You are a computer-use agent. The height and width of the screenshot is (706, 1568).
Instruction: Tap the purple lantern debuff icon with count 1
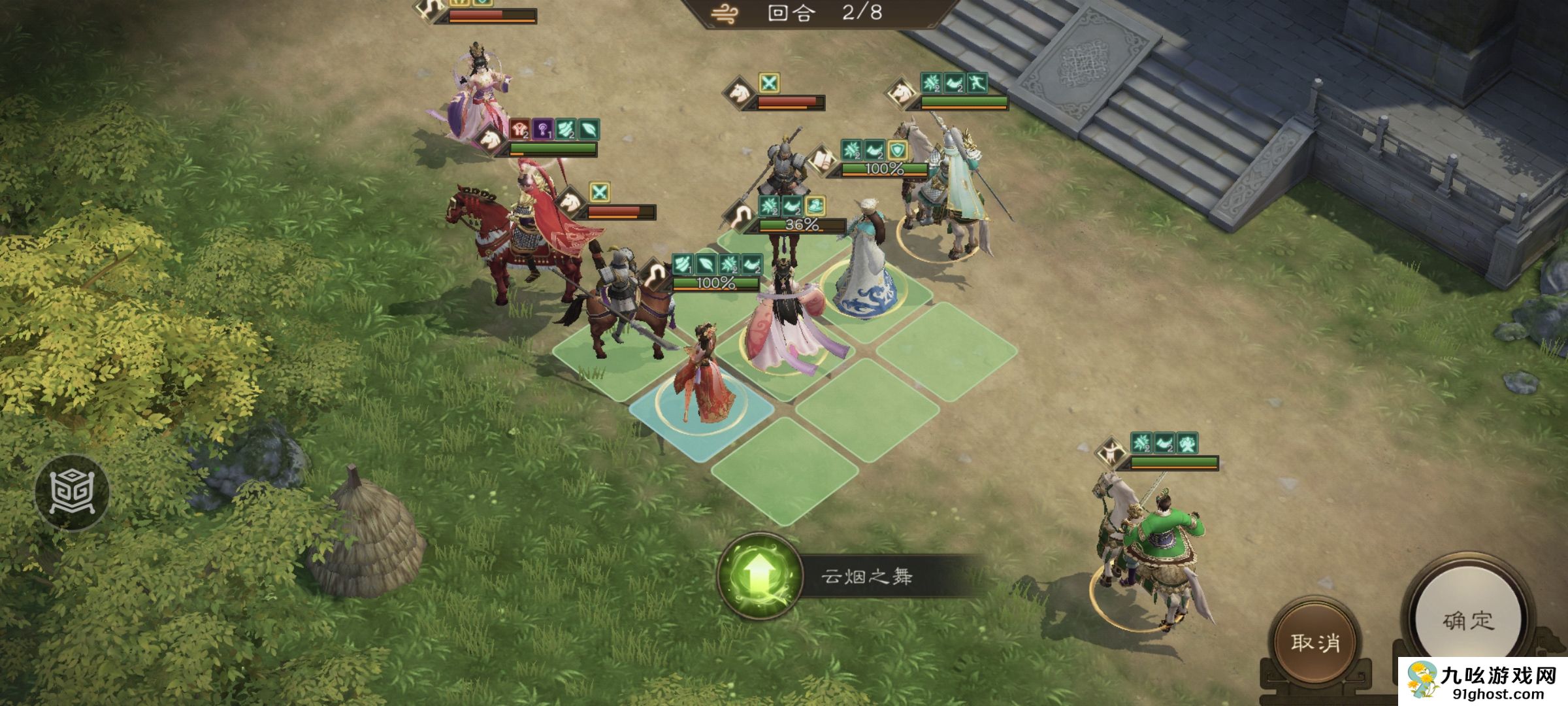pos(543,129)
